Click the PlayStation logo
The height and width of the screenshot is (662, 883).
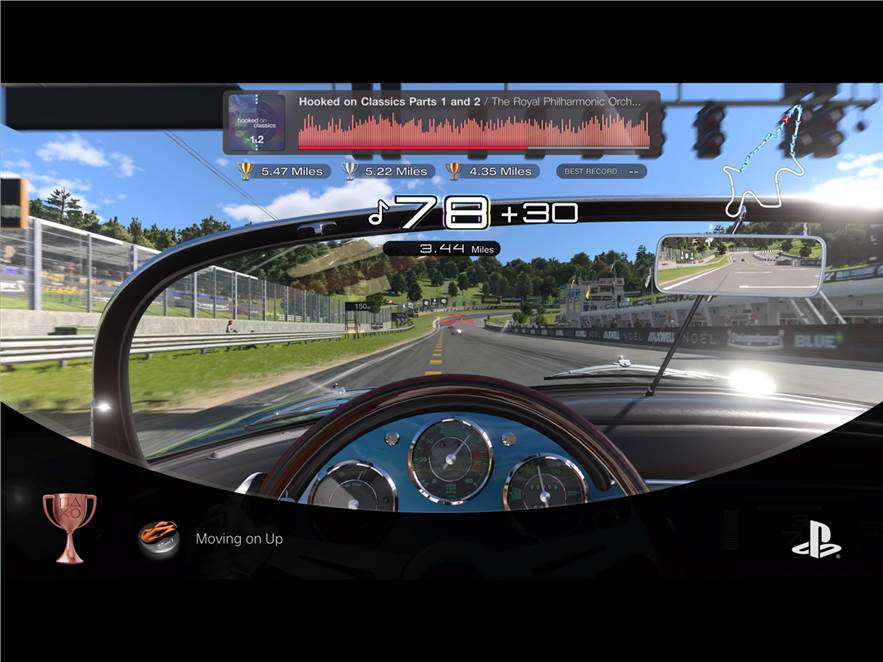tap(816, 541)
